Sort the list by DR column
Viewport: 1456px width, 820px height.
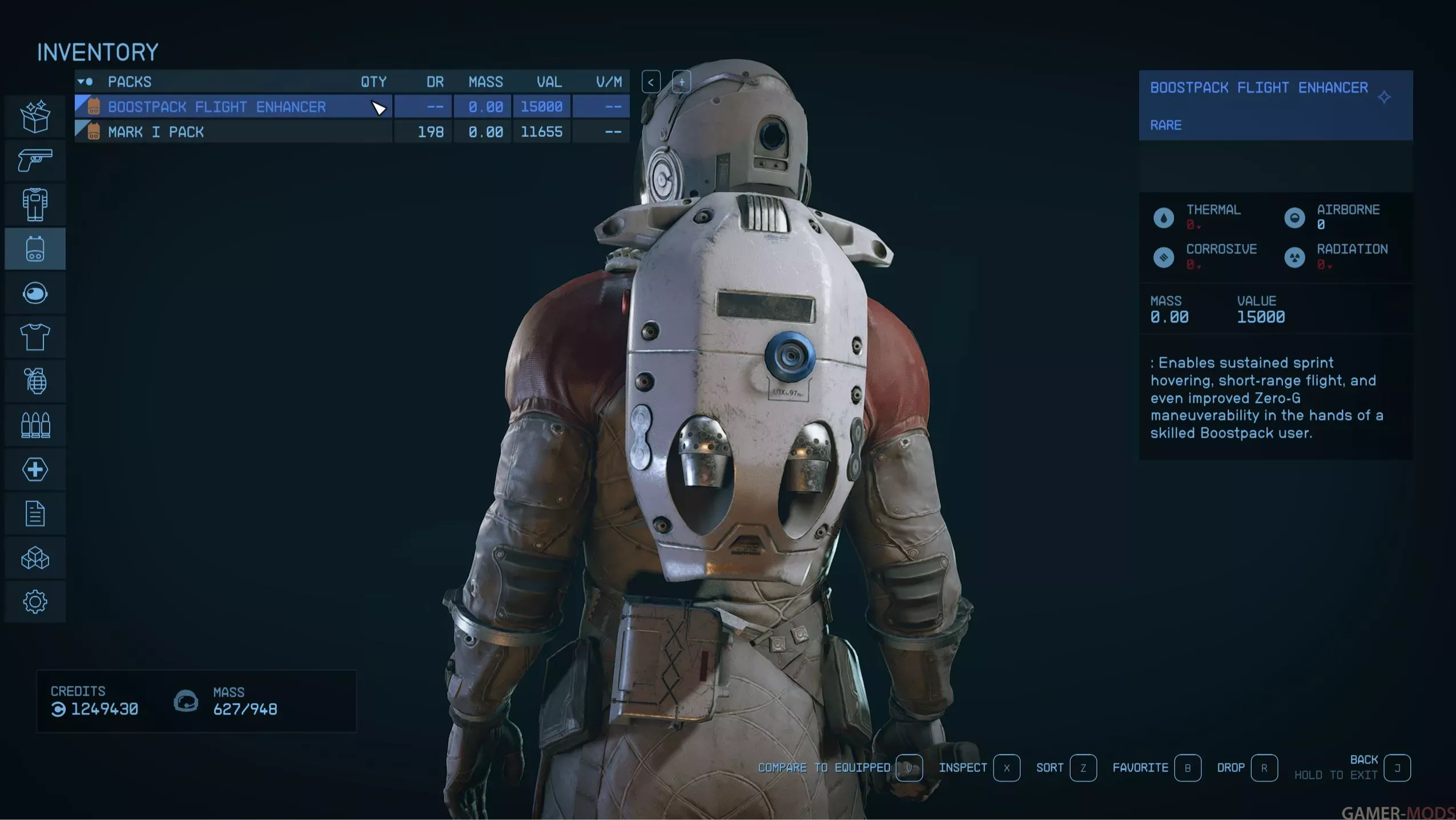click(435, 82)
